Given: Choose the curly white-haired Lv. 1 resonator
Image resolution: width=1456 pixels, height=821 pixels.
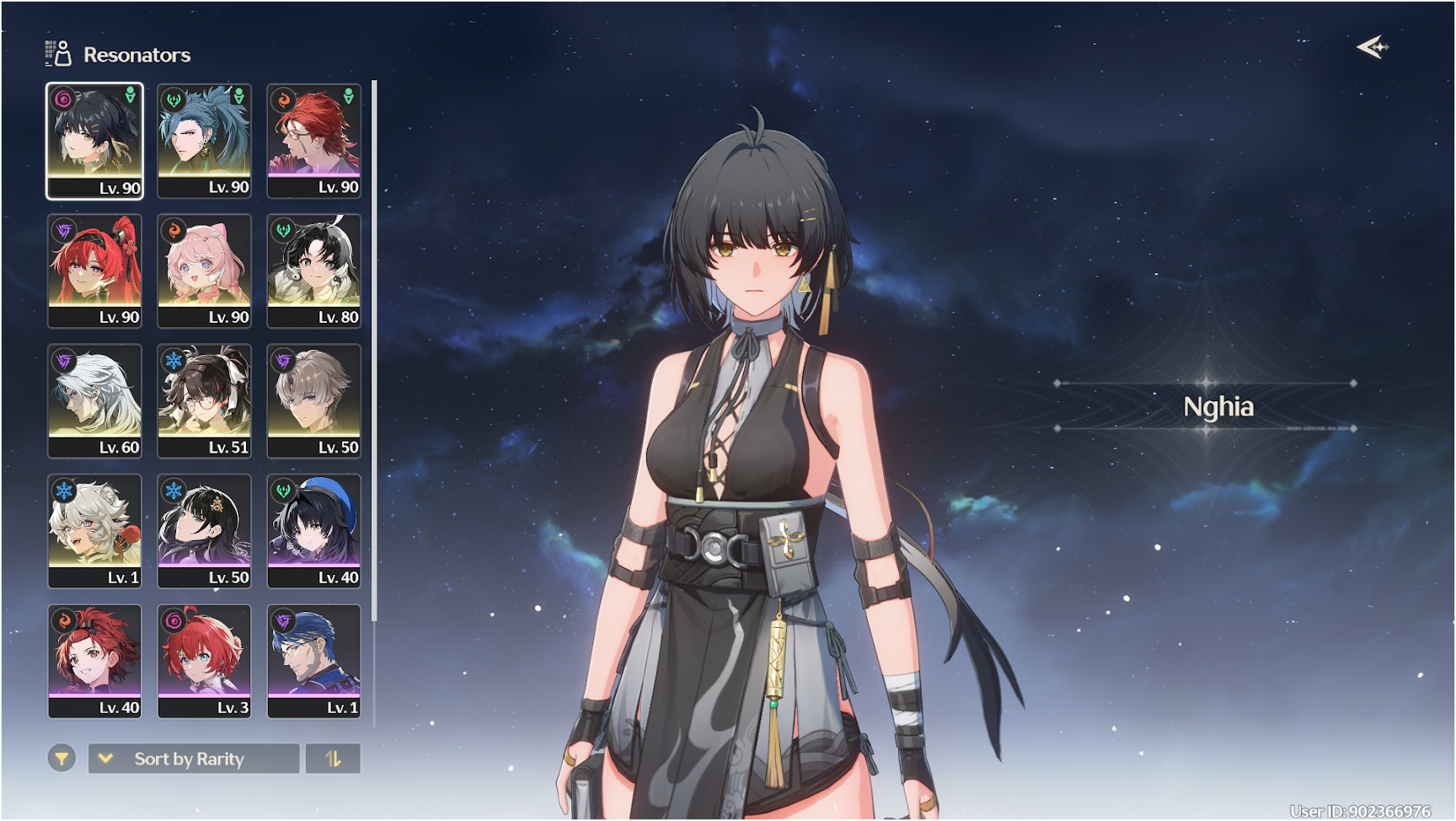Looking at the screenshot, I should [94, 530].
